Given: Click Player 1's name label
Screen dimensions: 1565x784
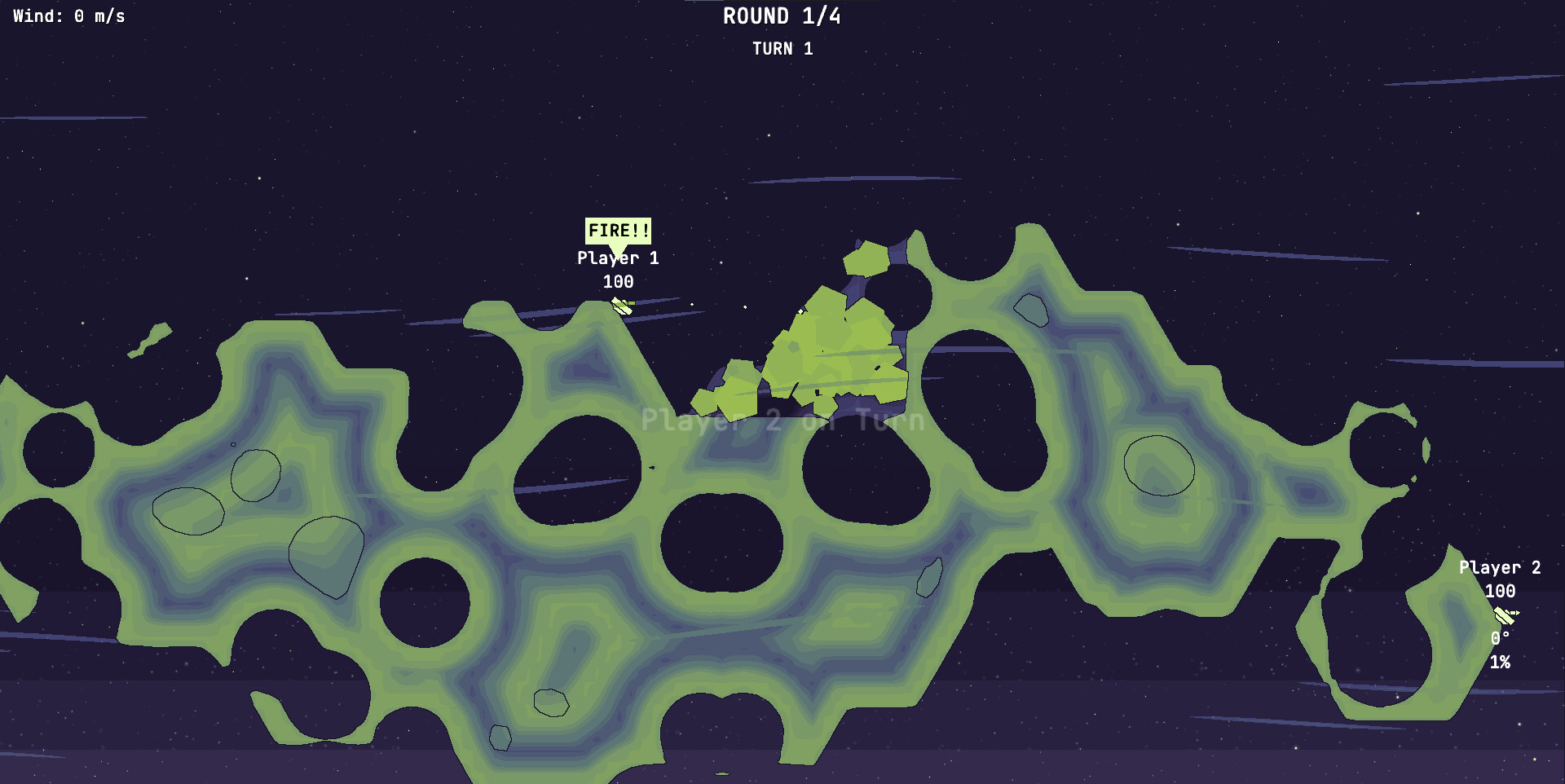Looking at the screenshot, I should (617, 258).
